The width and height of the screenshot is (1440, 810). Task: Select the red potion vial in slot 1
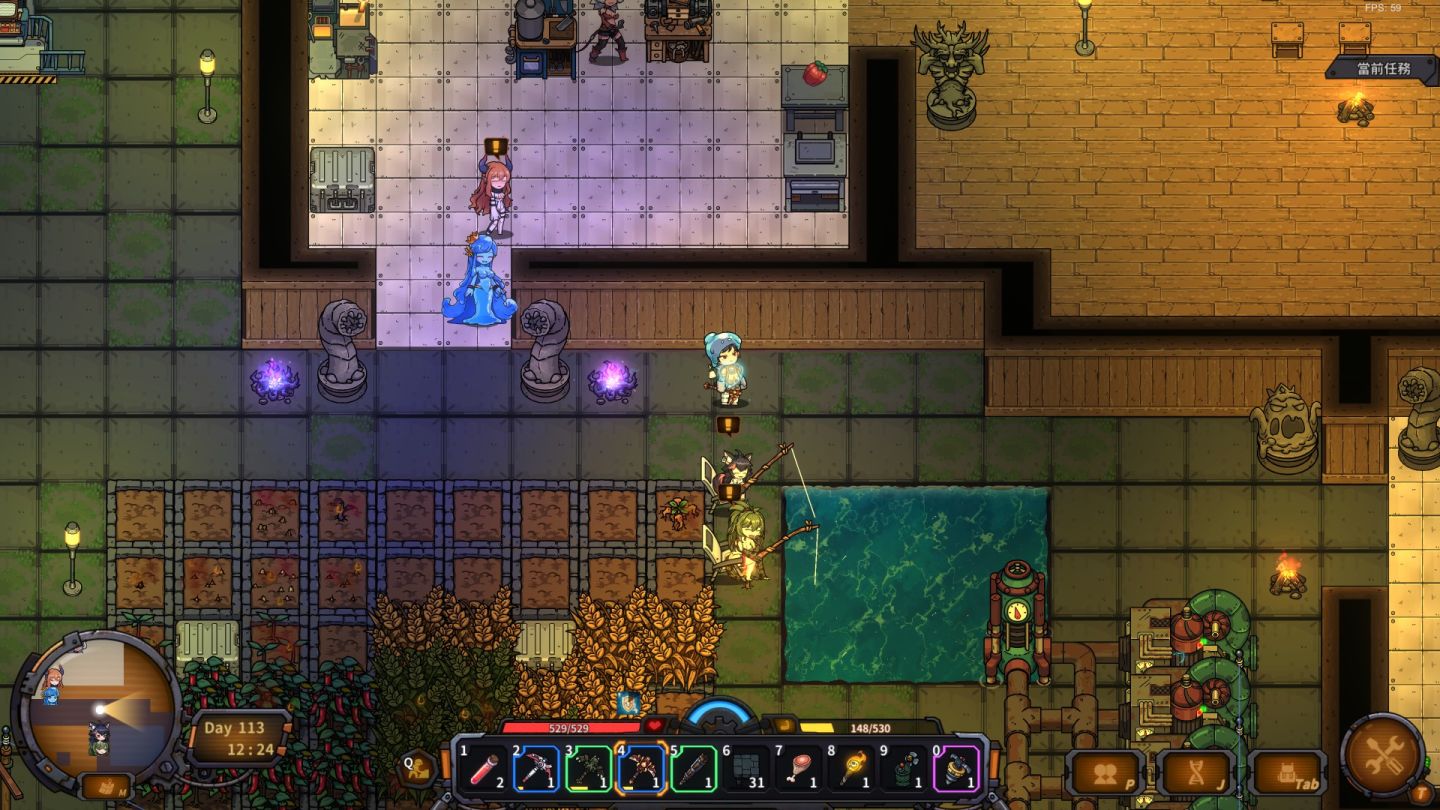click(484, 769)
